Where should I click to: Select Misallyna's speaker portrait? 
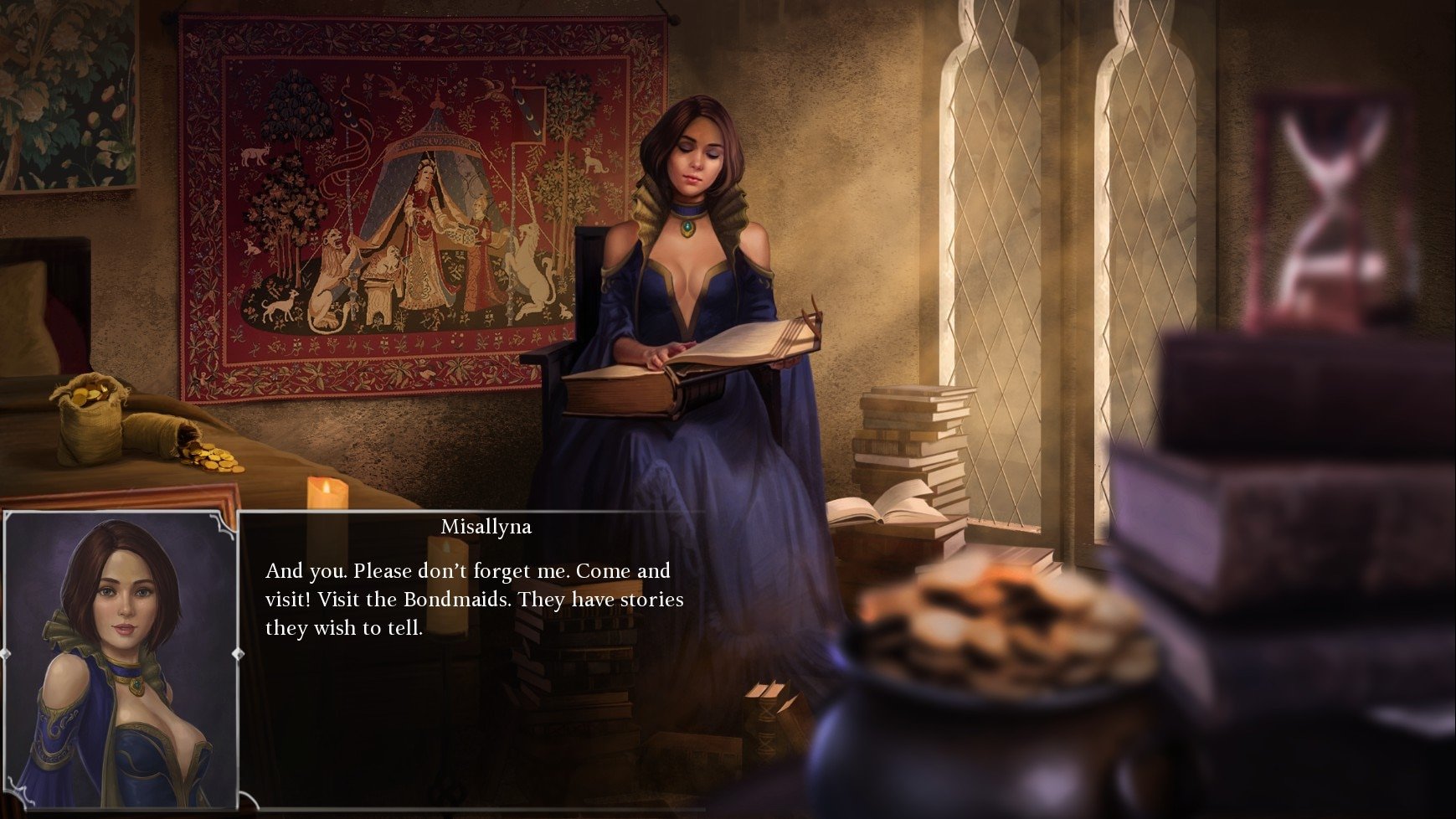[x=121, y=660]
